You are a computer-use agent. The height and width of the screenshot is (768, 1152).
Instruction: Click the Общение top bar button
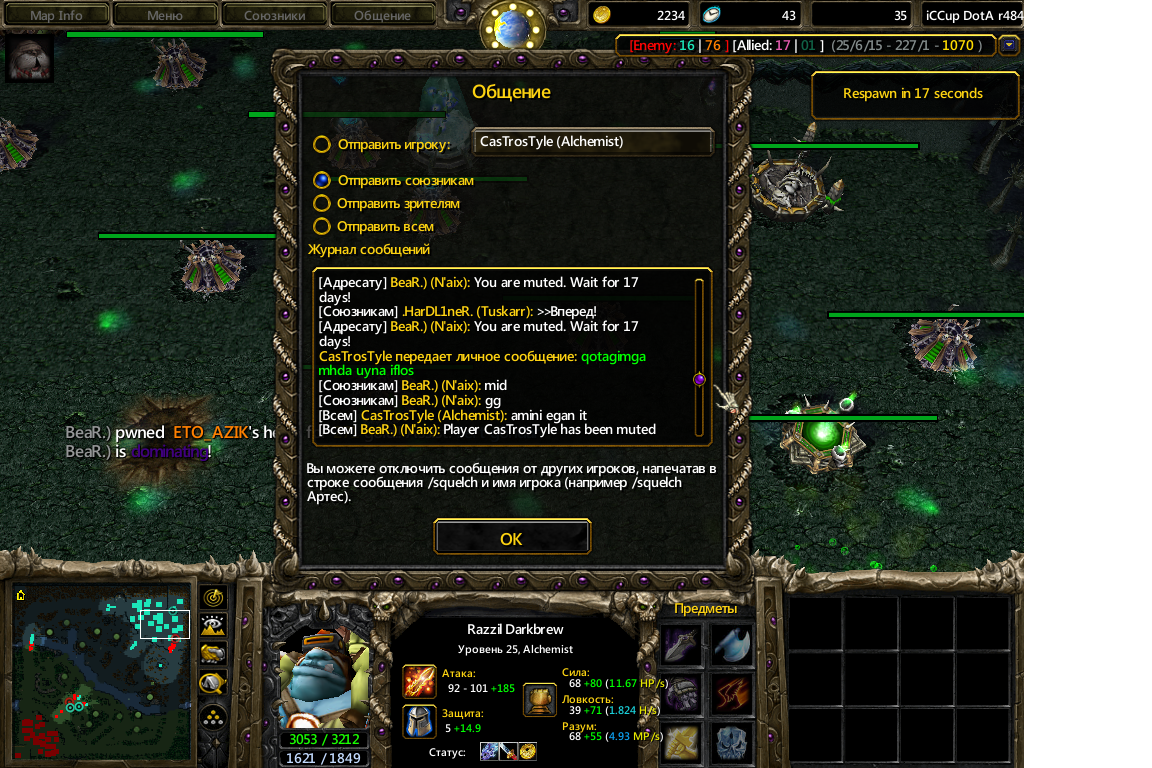pyautogui.click(x=382, y=15)
